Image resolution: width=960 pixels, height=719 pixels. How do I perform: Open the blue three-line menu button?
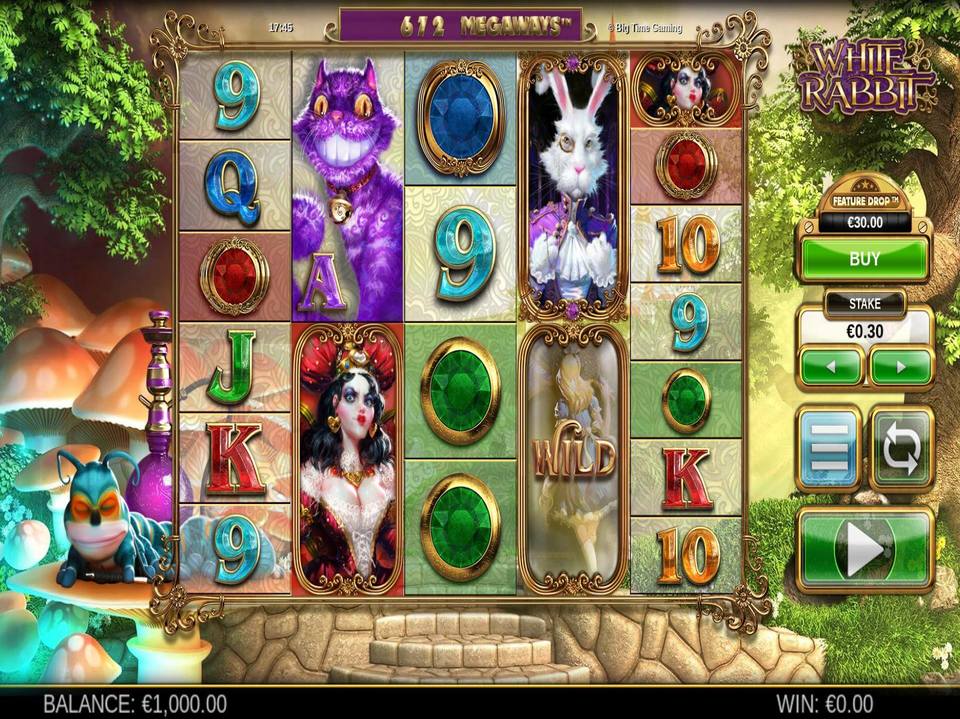[x=828, y=448]
